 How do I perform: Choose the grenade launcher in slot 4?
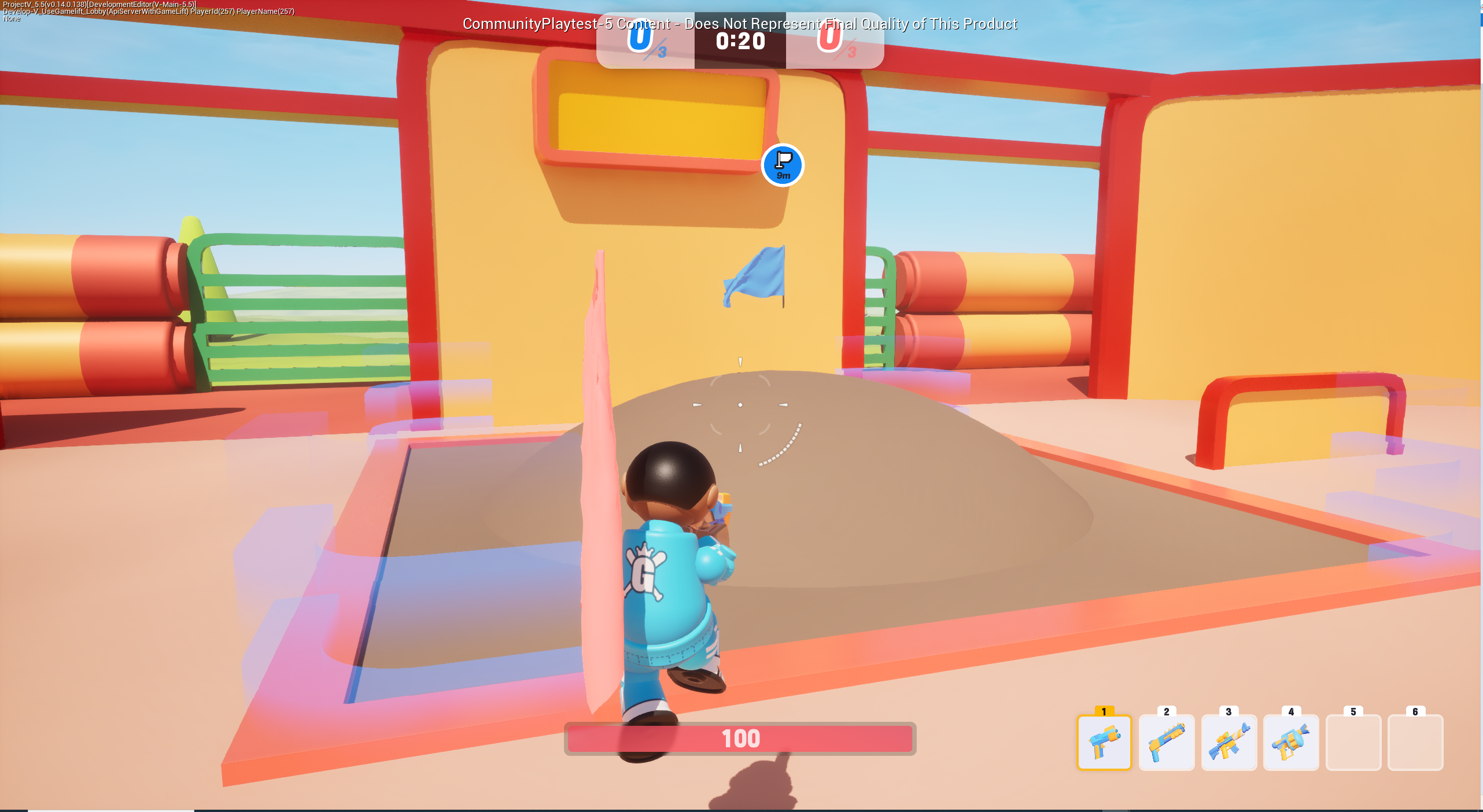[x=1291, y=743]
